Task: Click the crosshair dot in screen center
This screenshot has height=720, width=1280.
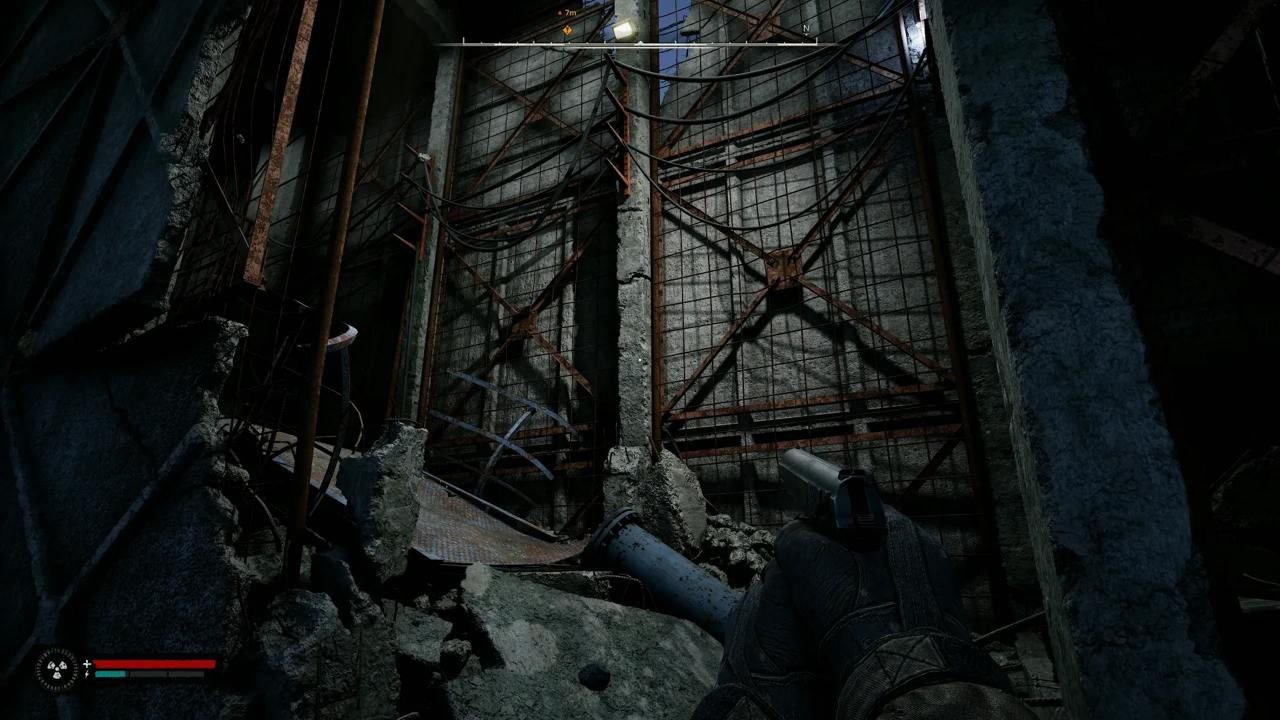Action: click(640, 360)
